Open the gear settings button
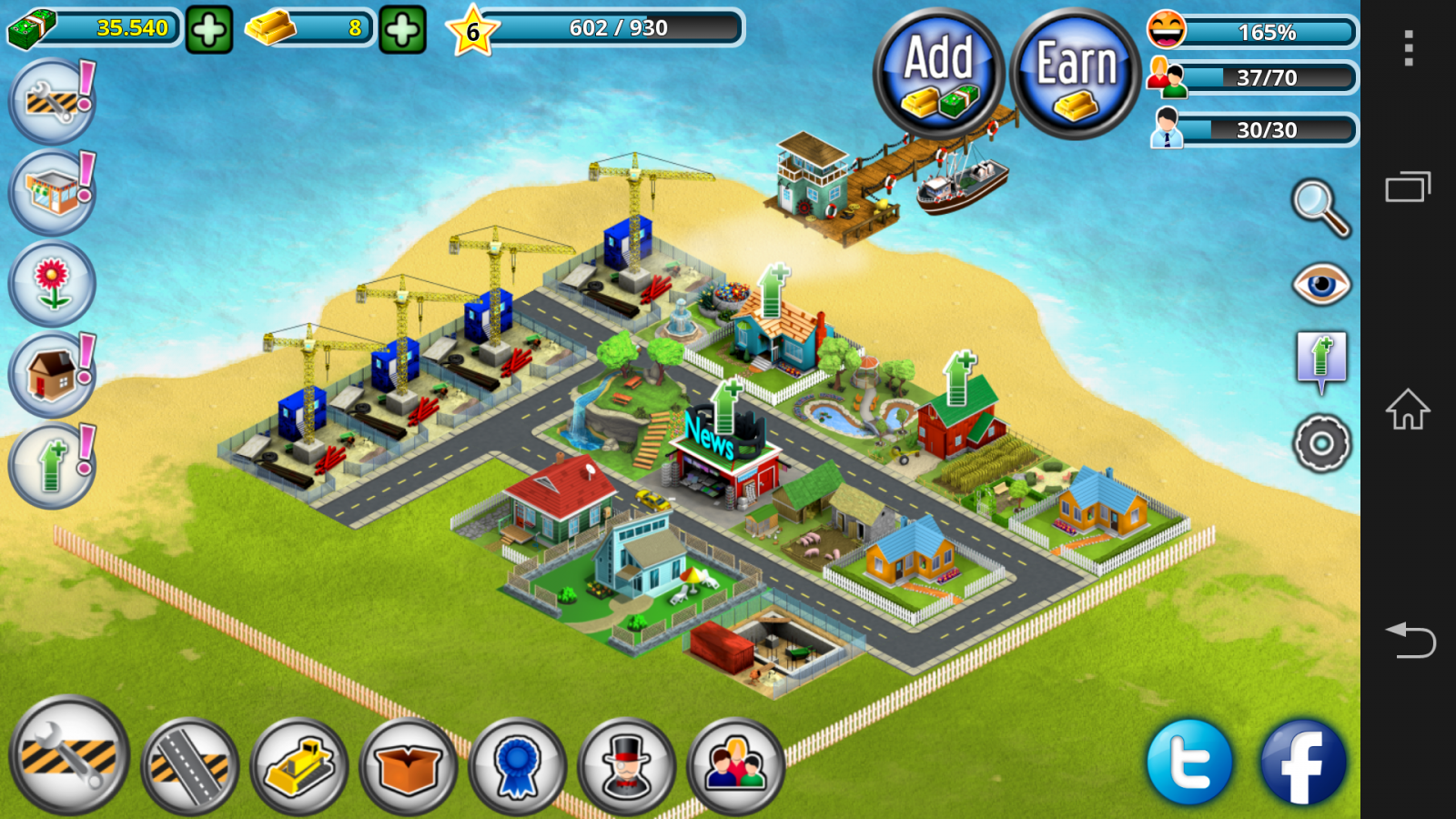Viewport: 1456px width, 819px height. (x=1321, y=444)
